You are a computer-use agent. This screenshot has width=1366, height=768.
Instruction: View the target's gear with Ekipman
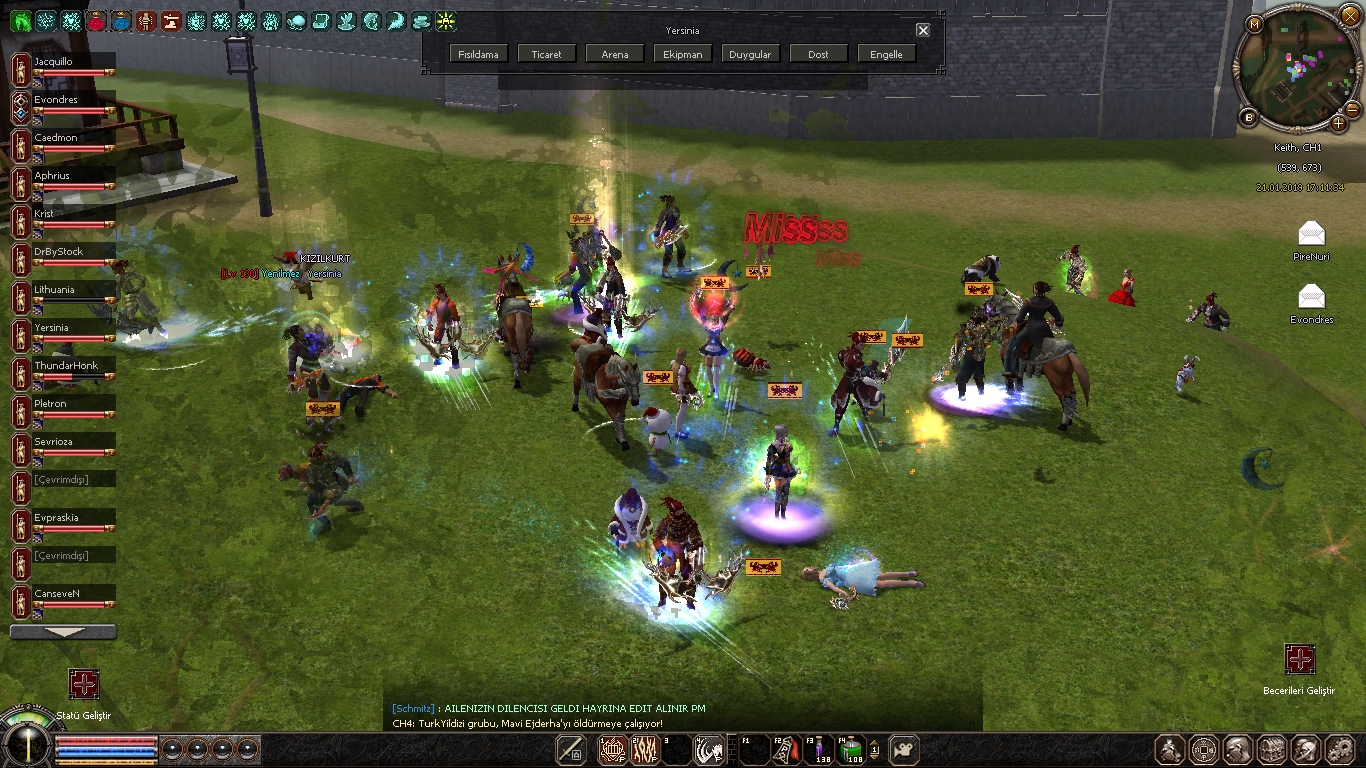coord(683,54)
